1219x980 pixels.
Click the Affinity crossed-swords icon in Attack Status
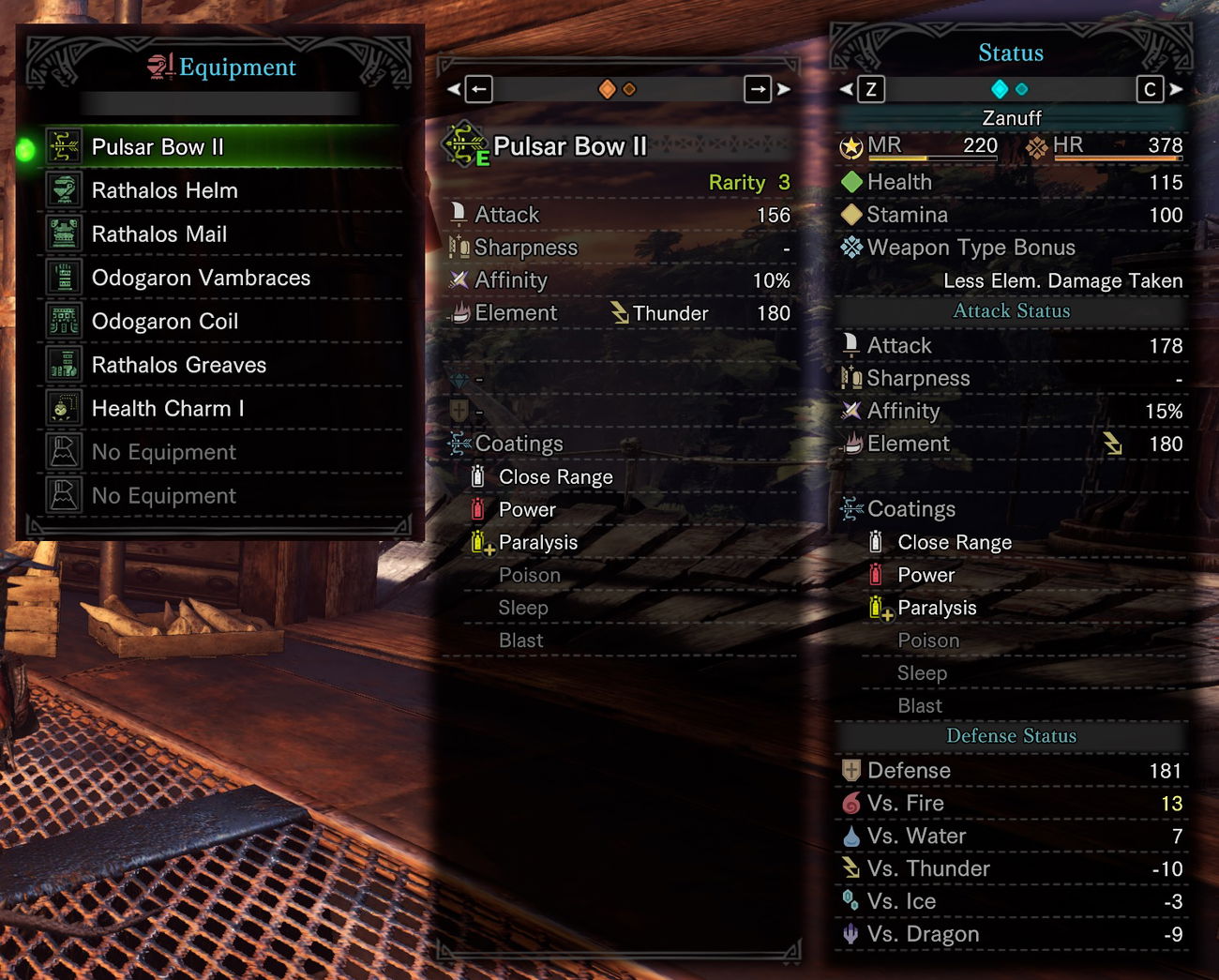coord(851,411)
